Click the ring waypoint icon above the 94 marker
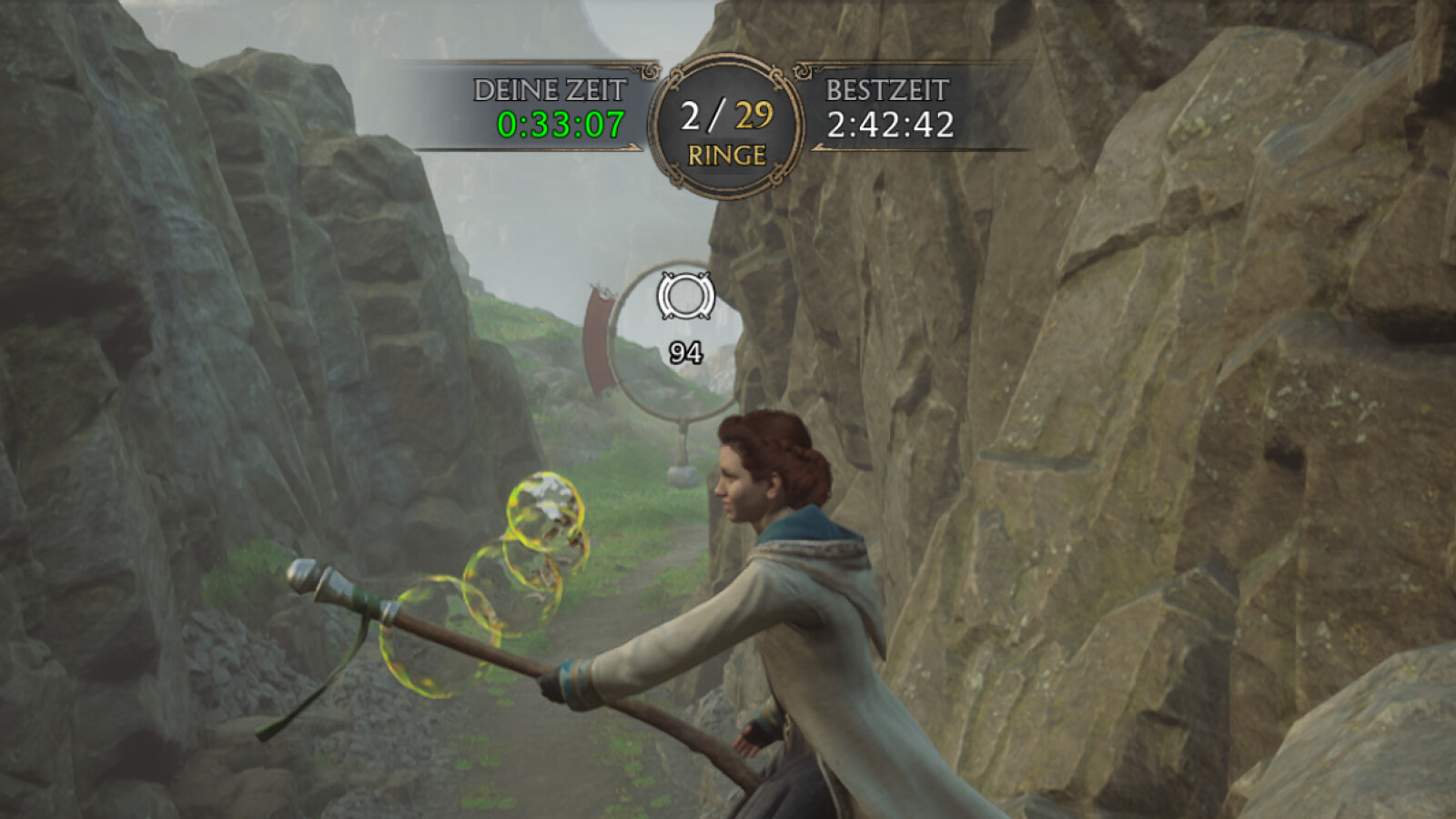Viewport: 1456px width, 819px height. coord(684,296)
